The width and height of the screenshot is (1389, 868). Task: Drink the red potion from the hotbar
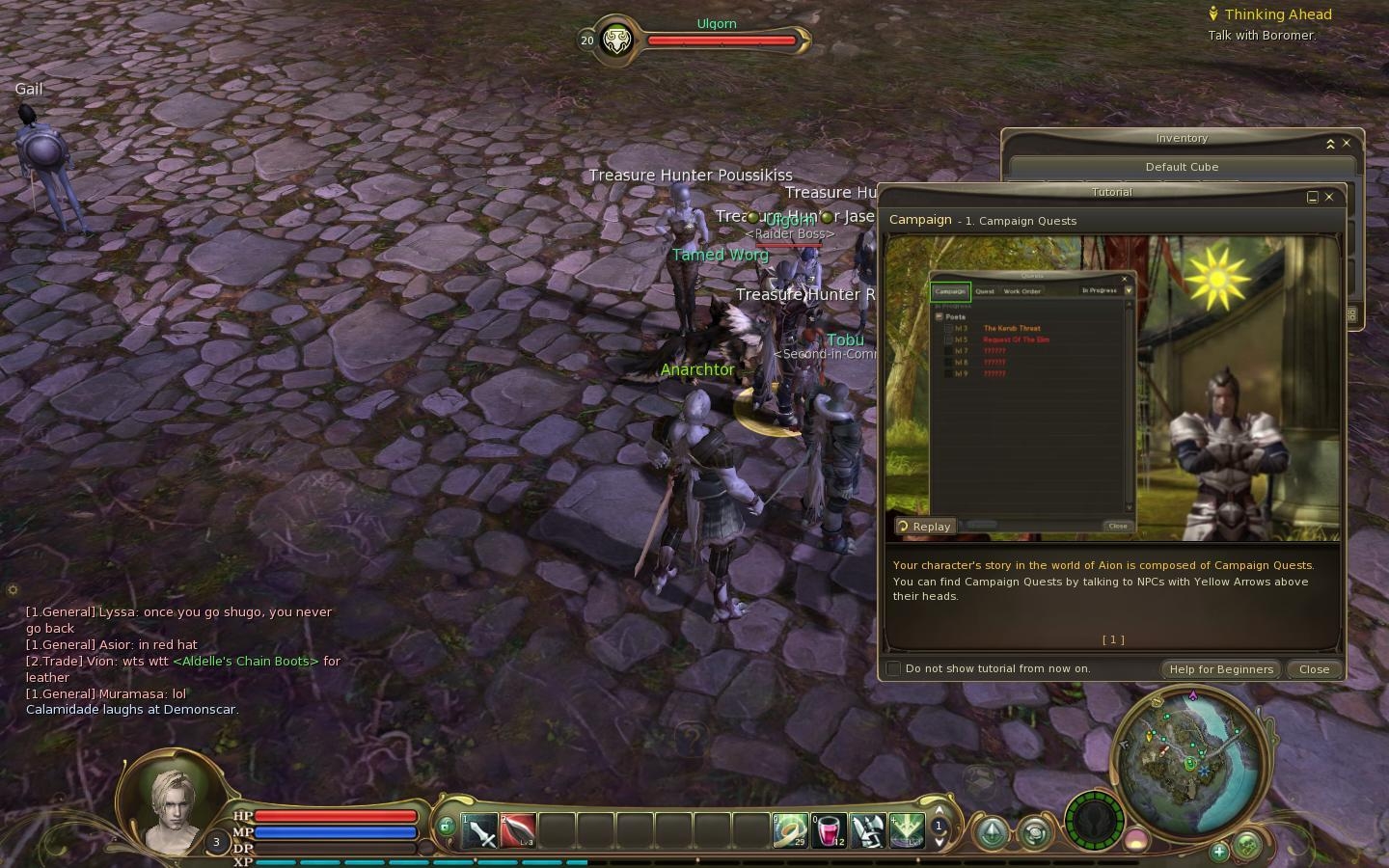(829, 830)
